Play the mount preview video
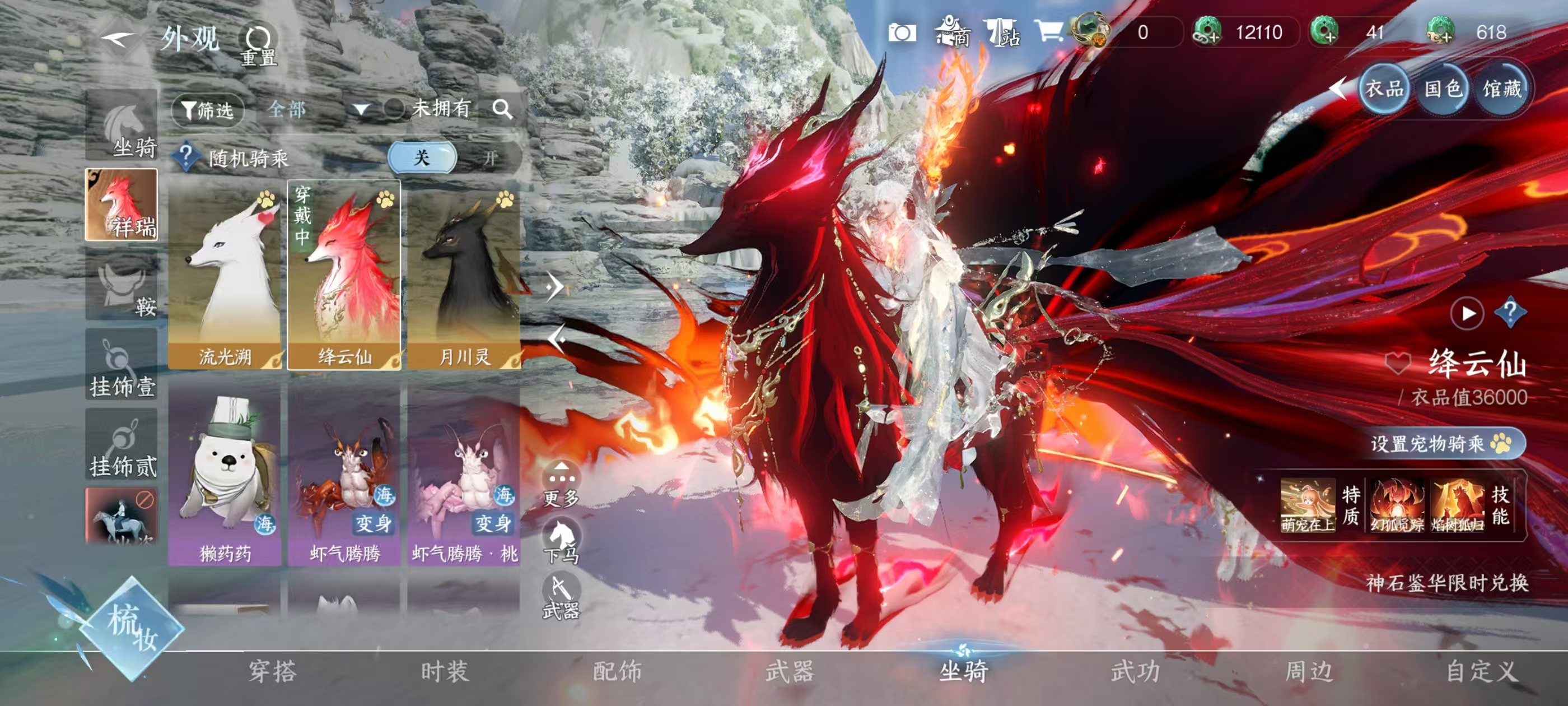 point(1467,313)
